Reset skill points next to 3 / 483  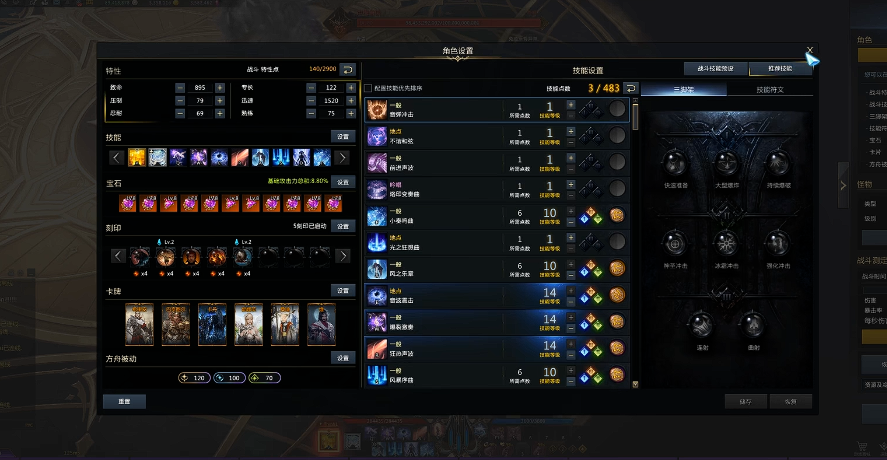(630, 88)
